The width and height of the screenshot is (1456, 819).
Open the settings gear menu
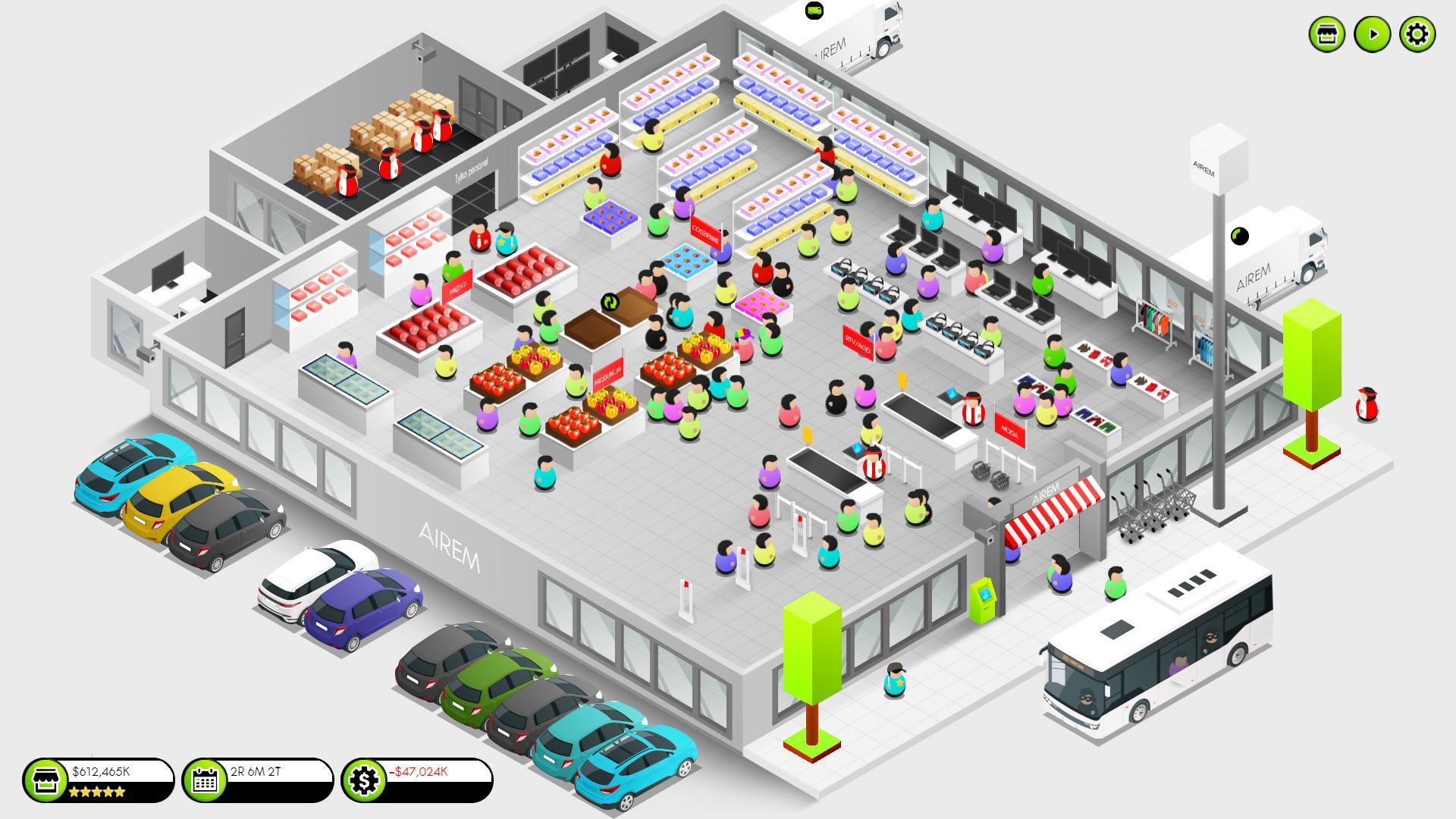[x=1417, y=36]
